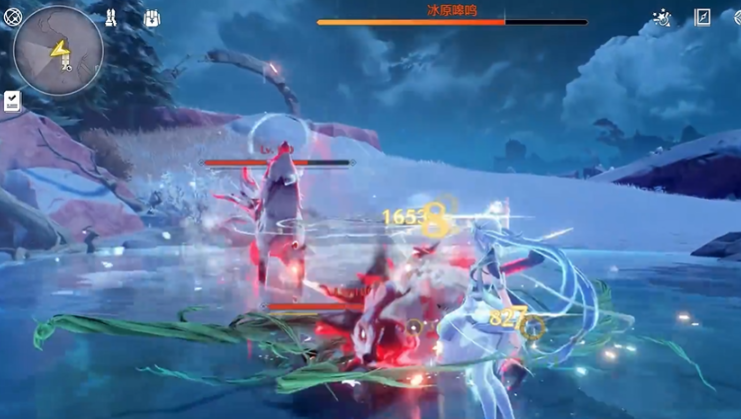Open the circular minimap
The image size is (741, 419).
58,50
